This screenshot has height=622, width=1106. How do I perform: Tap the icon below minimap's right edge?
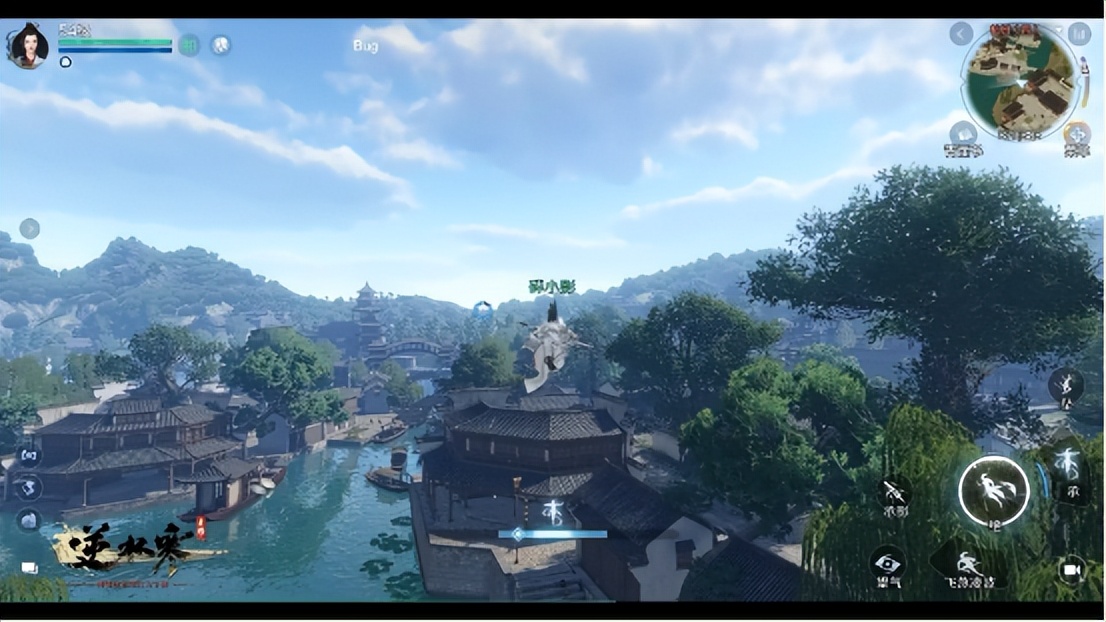pos(1077,136)
